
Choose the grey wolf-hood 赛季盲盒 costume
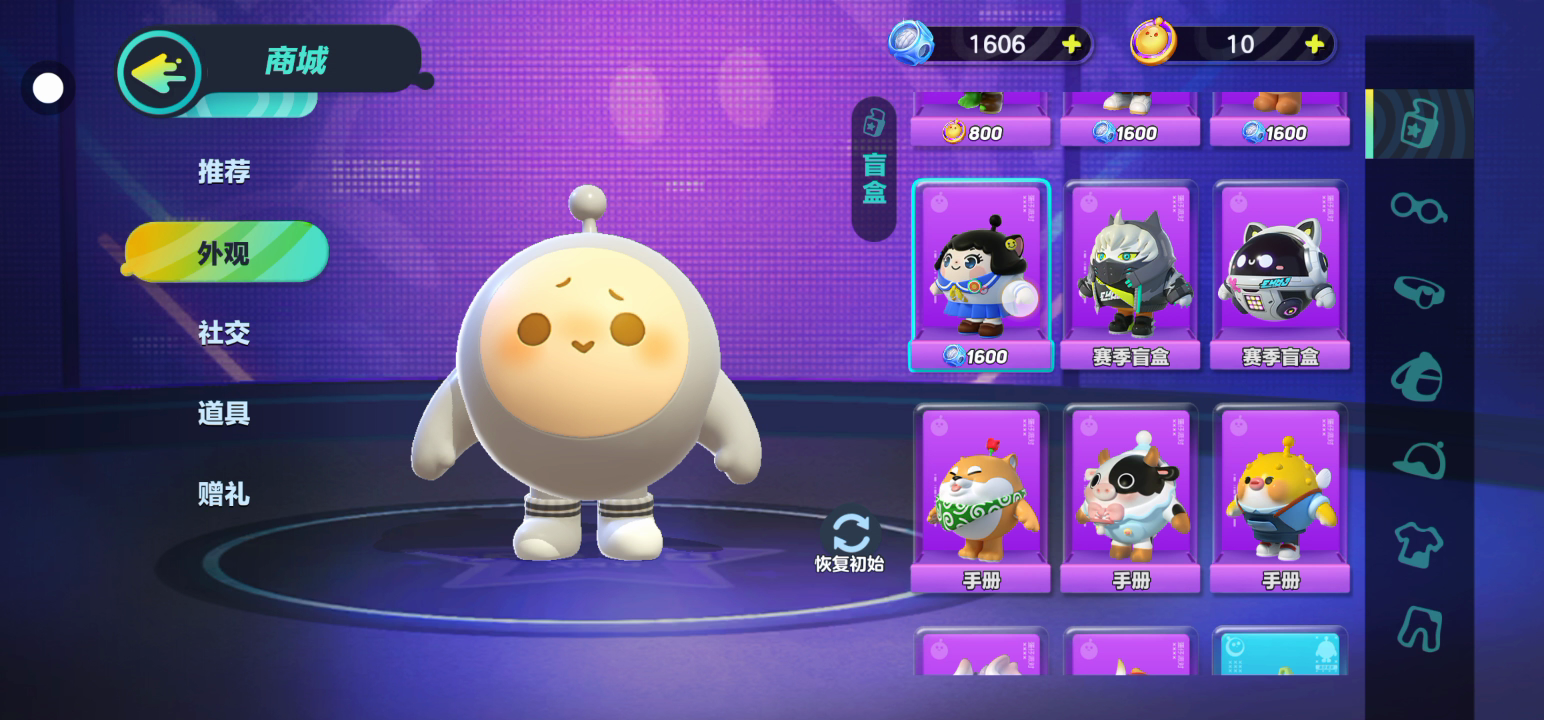click(1130, 275)
